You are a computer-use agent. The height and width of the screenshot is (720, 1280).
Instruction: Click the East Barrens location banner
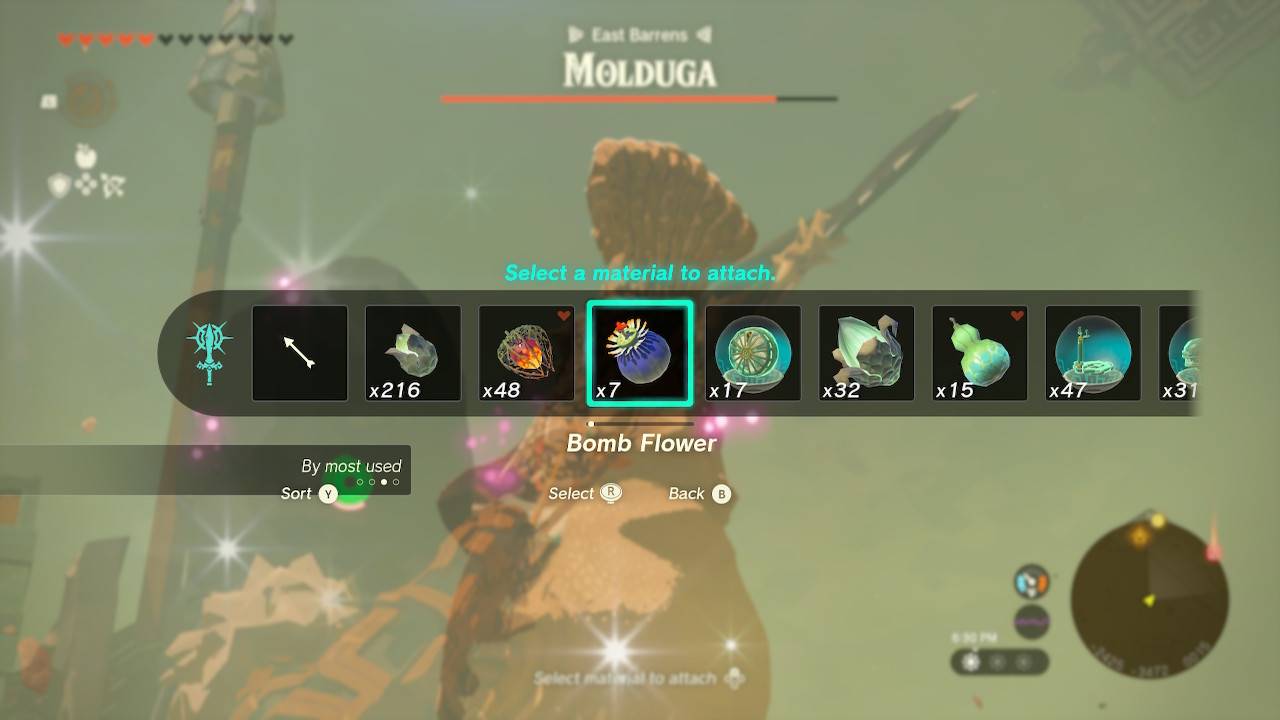tap(640, 34)
